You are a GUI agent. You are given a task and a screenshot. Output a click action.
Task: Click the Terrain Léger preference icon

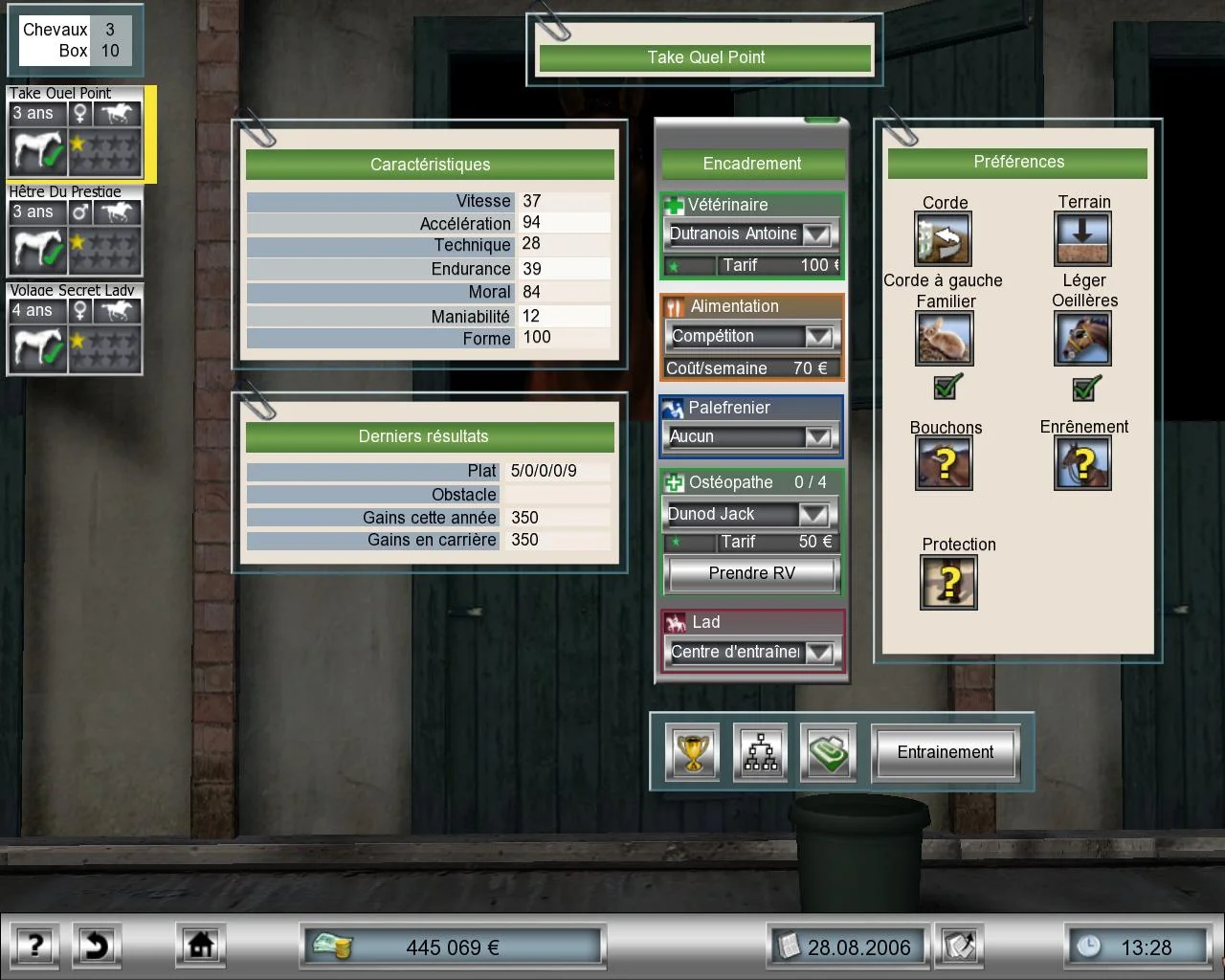click(1083, 237)
